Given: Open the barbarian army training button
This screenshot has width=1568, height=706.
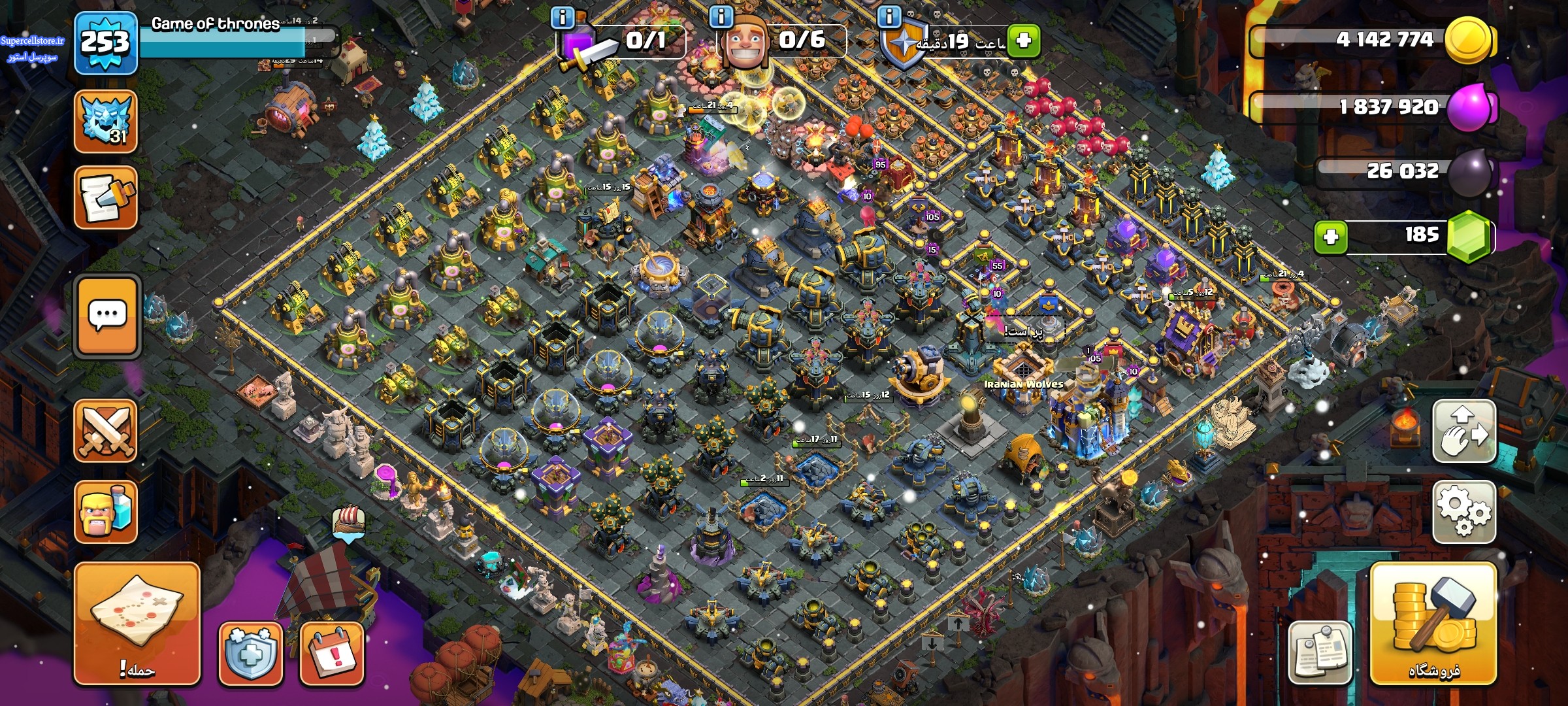Looking at the screenshot, I should click(106, 512).
